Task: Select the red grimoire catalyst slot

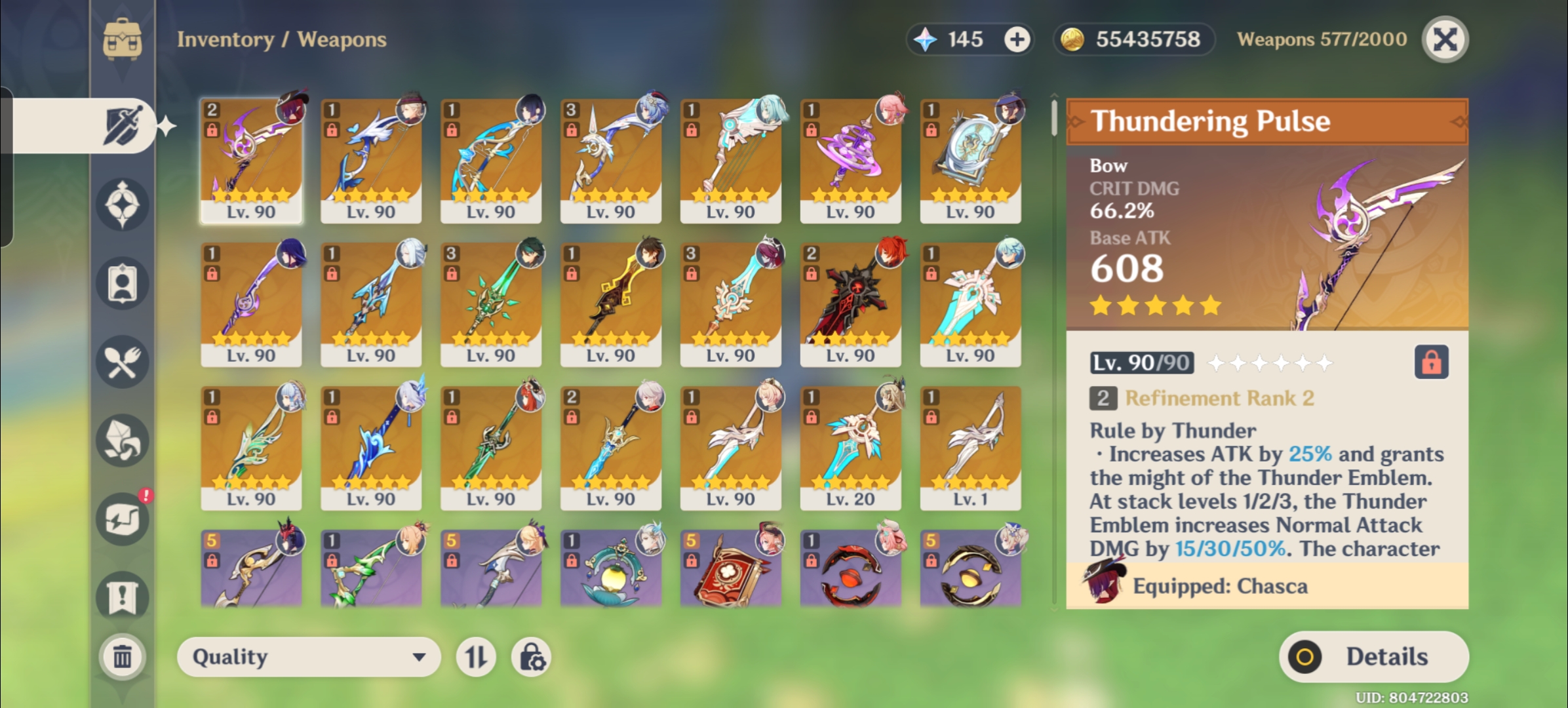Action: 730,568
